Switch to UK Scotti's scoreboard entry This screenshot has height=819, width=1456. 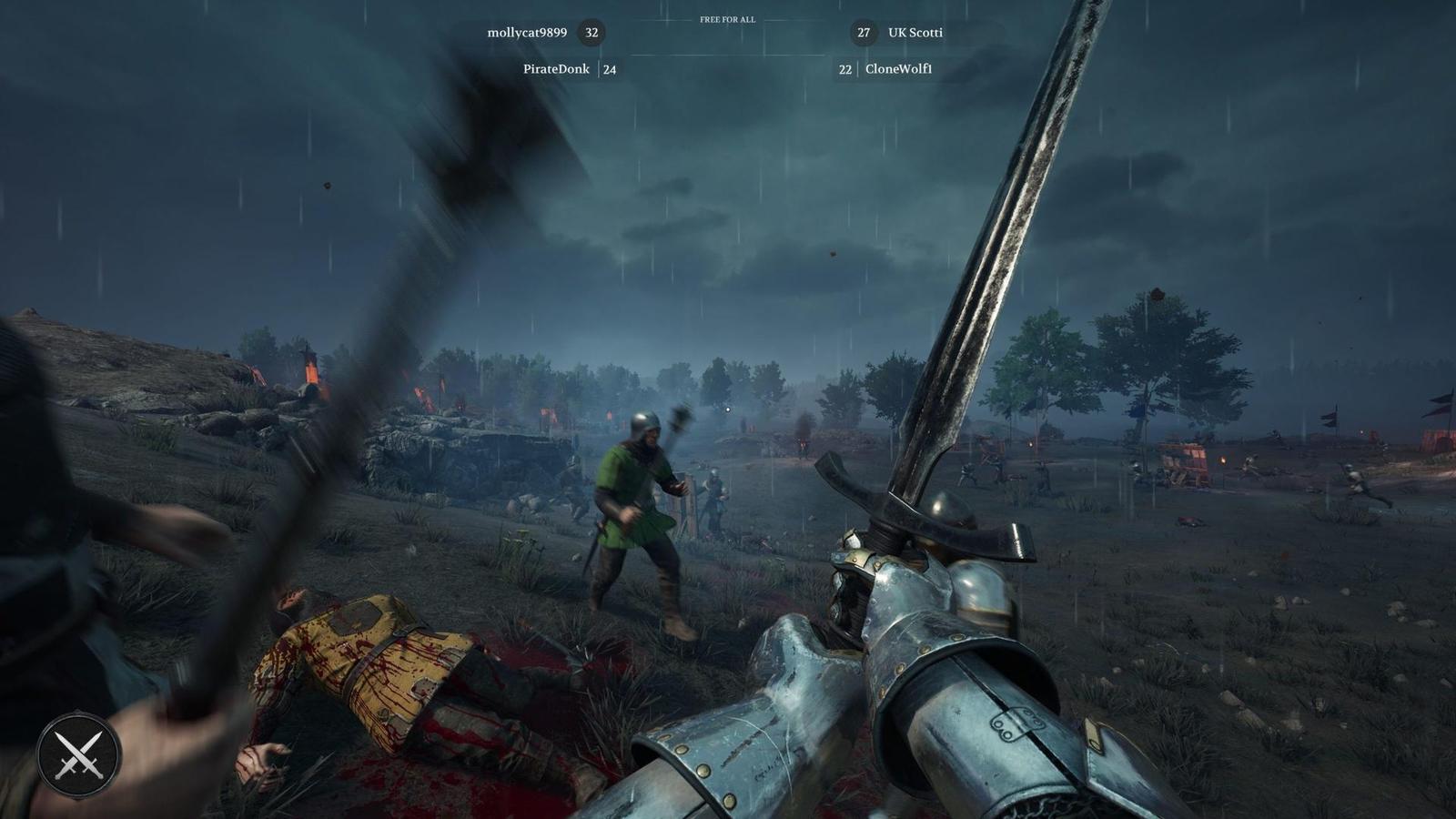(x=915, y=34)
